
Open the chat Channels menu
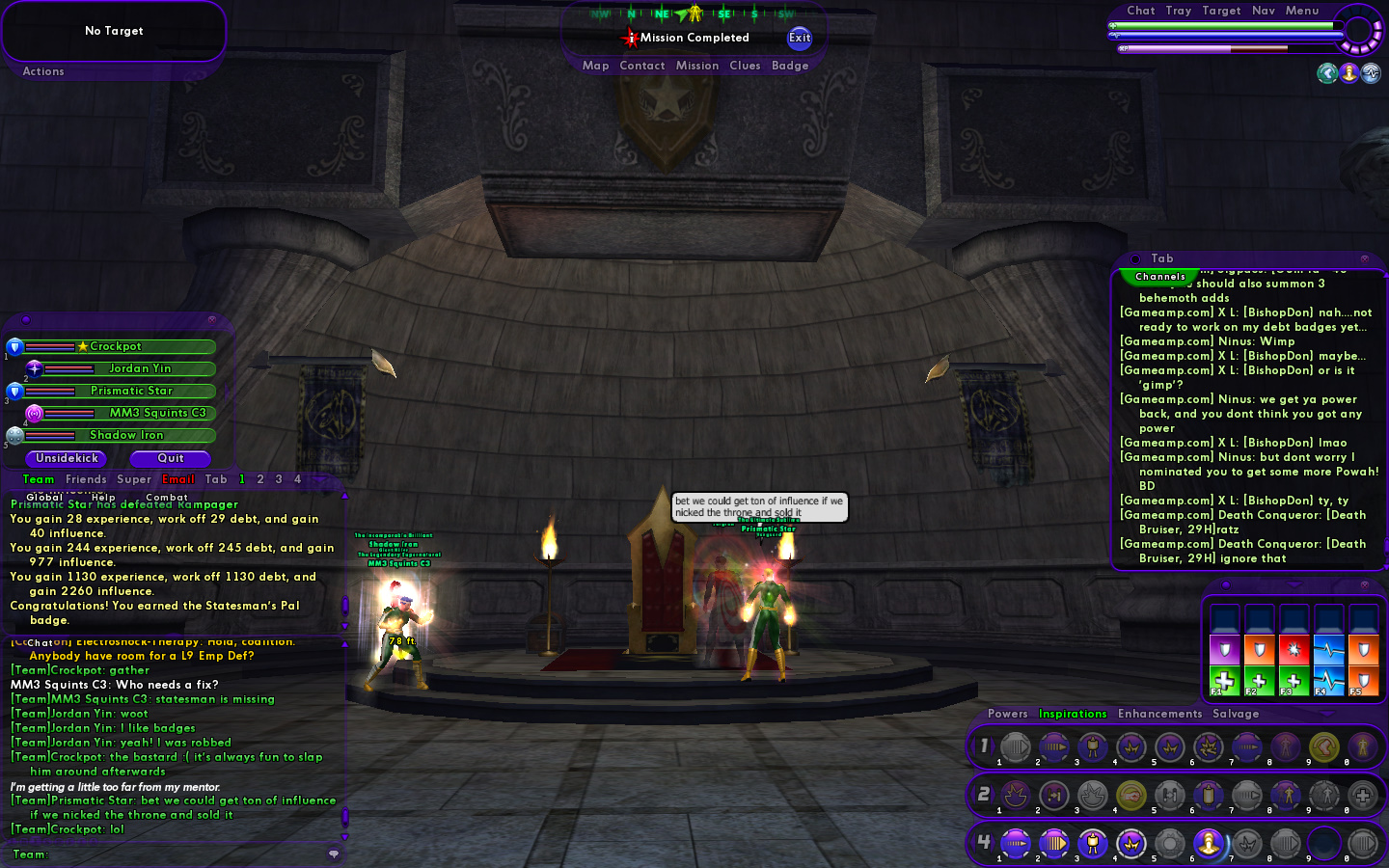click(1160, 277)
